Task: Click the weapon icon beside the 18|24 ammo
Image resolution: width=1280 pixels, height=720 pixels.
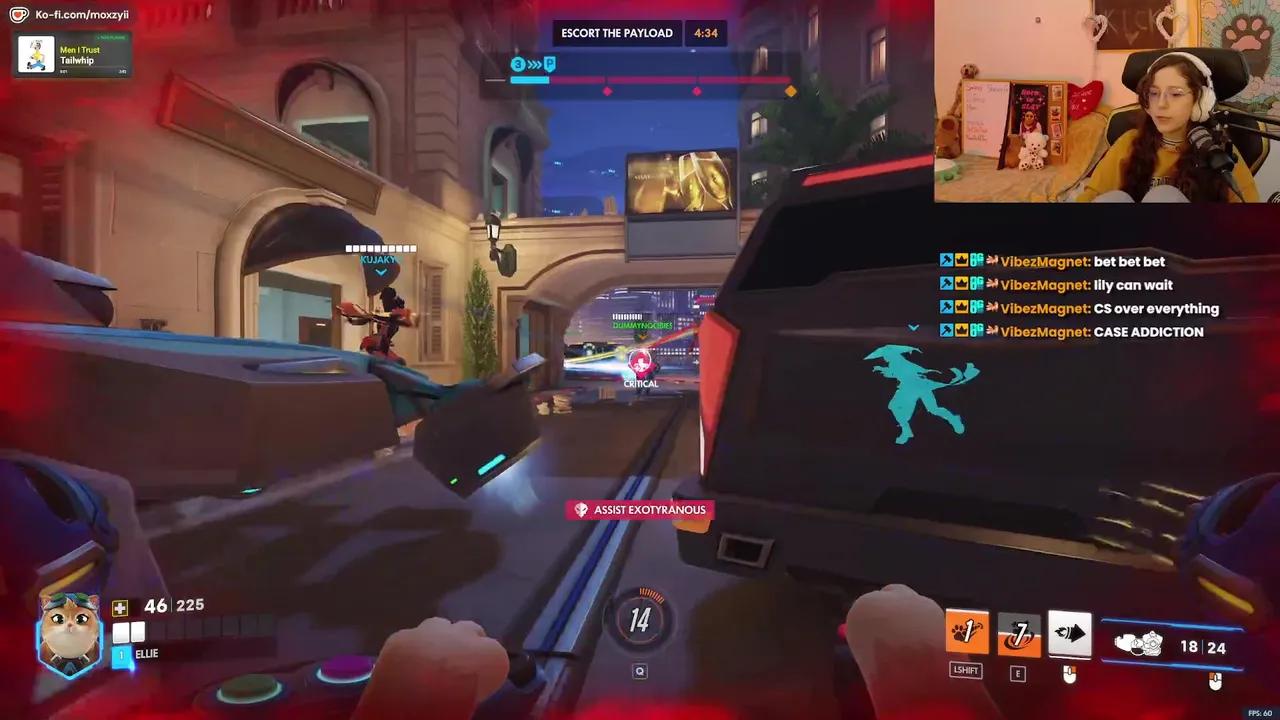Action: tap(1140, 644)
